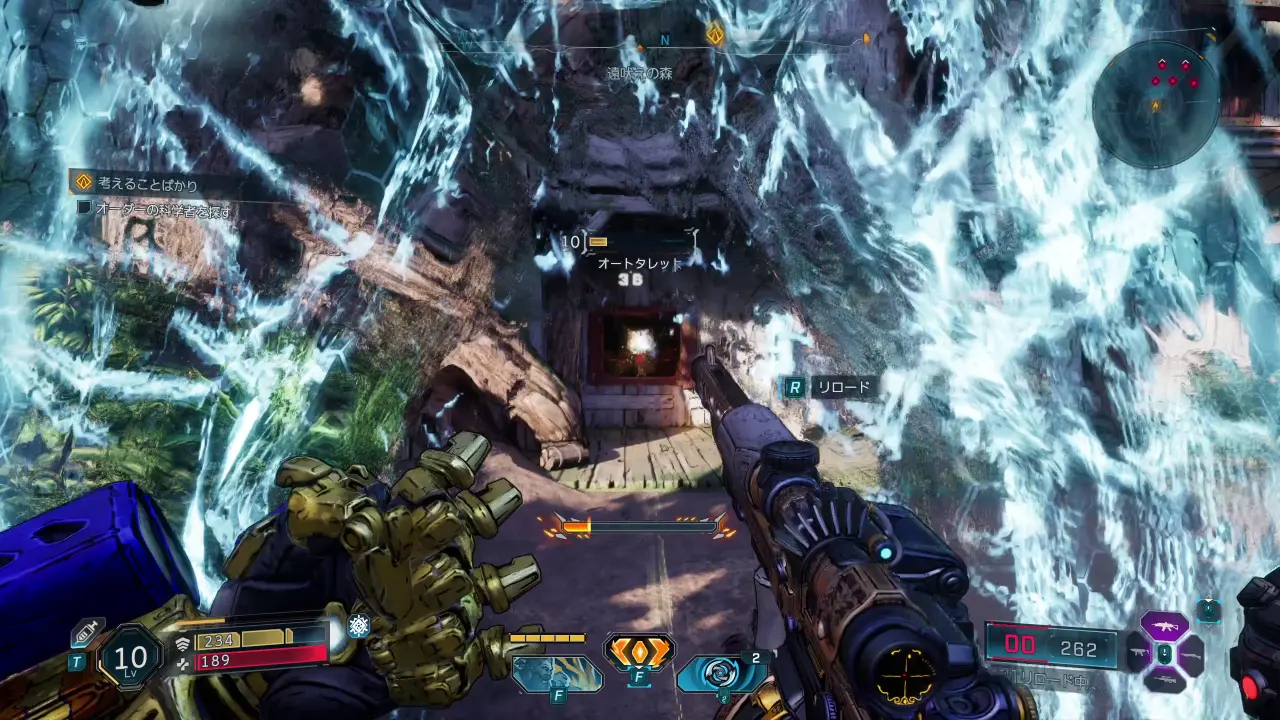Activate the character portrait action skill
This screenshot has height=720, width=1280.
[x=557, y=673]
